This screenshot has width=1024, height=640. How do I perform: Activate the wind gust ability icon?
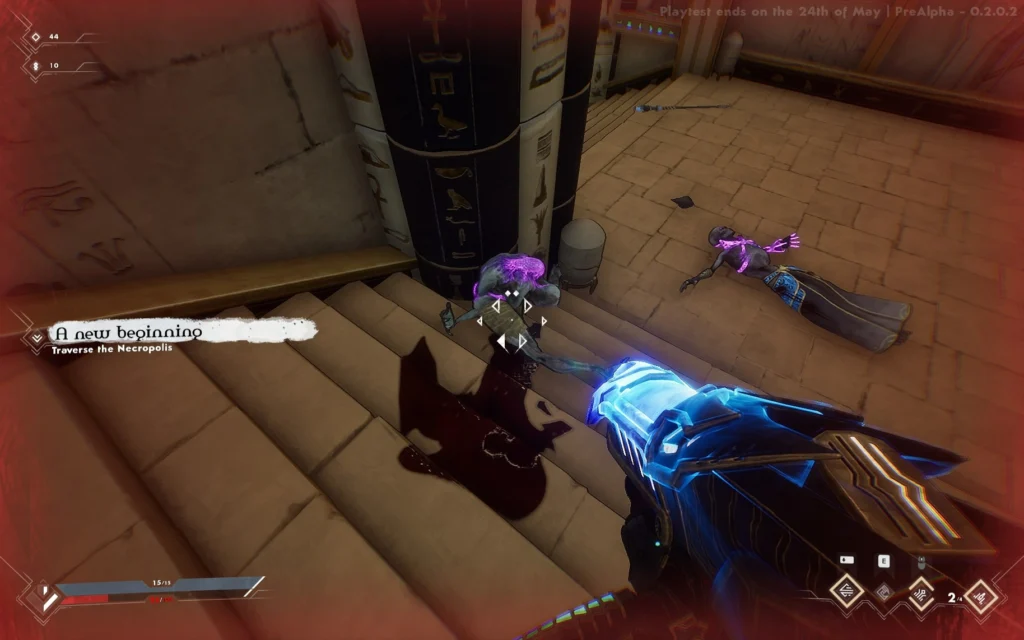click(x=919, y=593)
